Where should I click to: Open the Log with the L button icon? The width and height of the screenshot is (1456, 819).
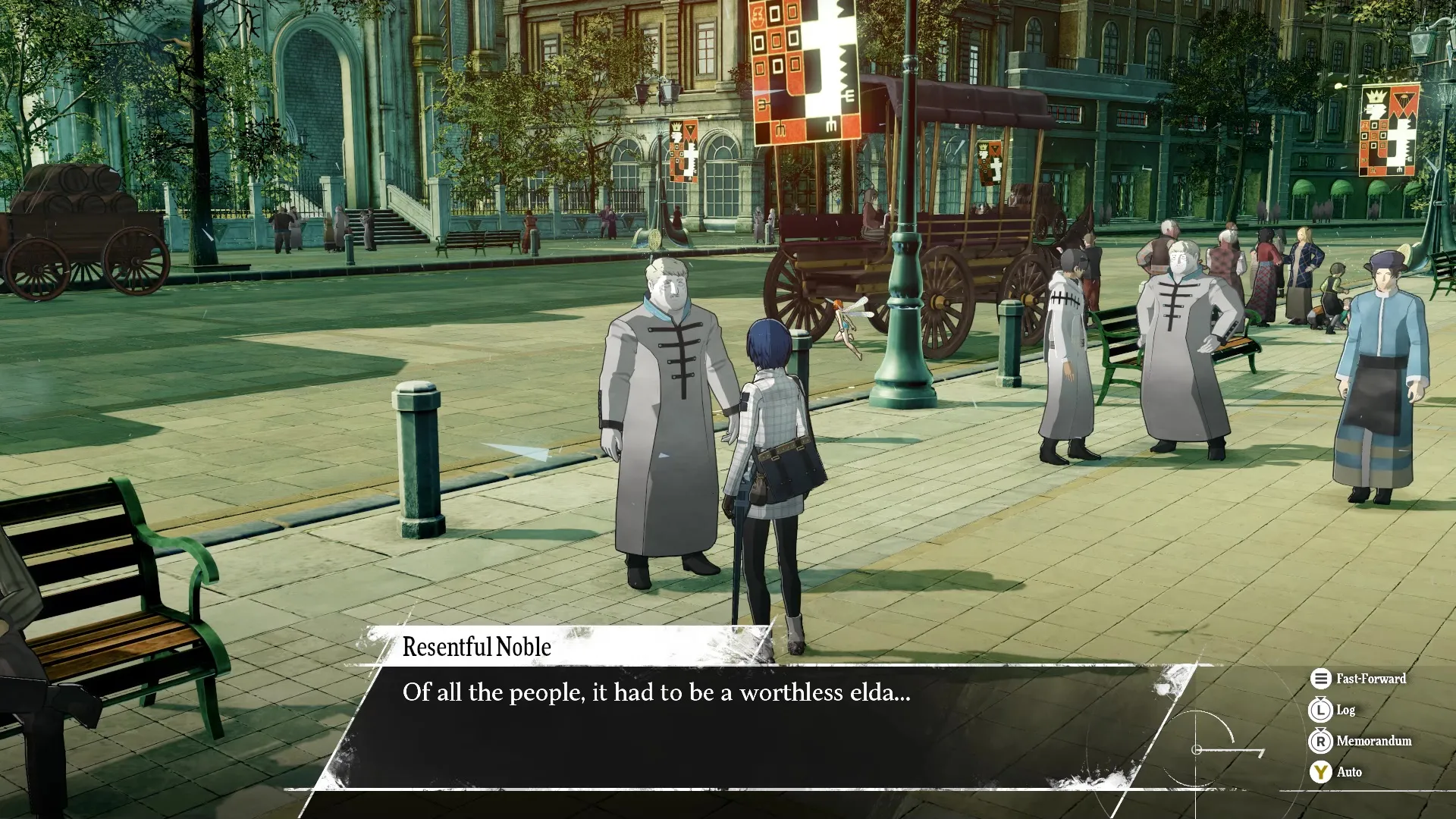point(1323,711)
